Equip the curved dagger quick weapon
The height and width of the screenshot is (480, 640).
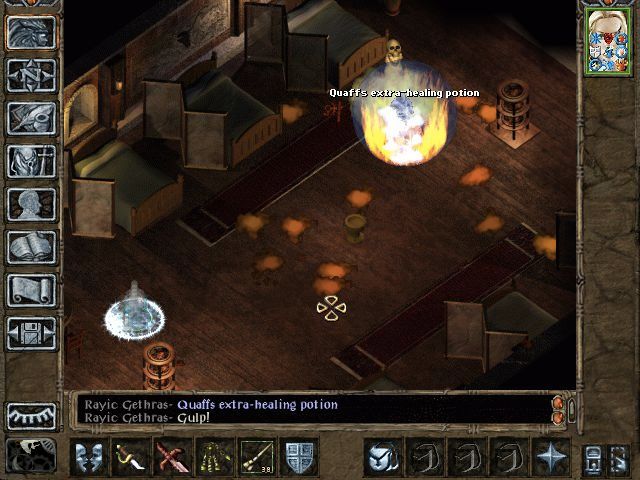130,457
